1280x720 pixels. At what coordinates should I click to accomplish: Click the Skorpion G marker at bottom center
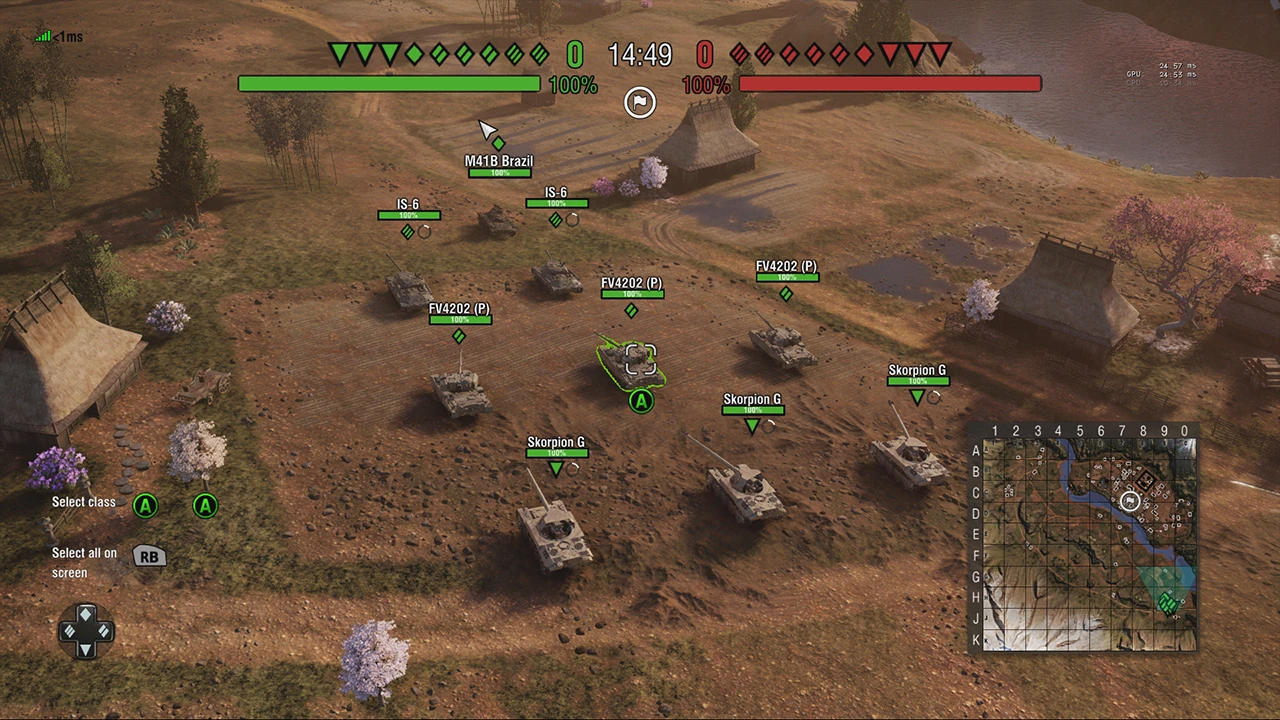tap(555, 469)
